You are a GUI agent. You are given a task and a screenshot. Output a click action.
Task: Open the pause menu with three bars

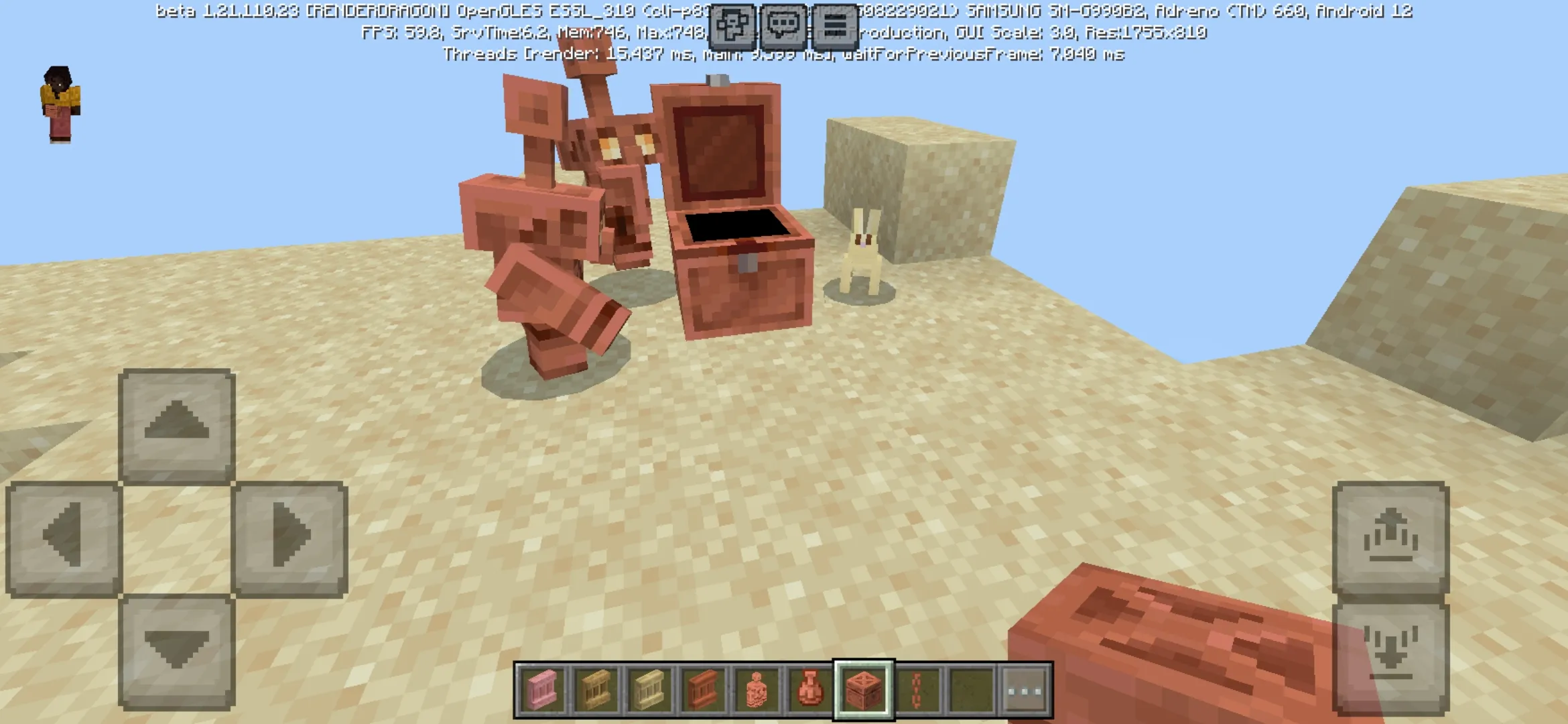point(834,27)
